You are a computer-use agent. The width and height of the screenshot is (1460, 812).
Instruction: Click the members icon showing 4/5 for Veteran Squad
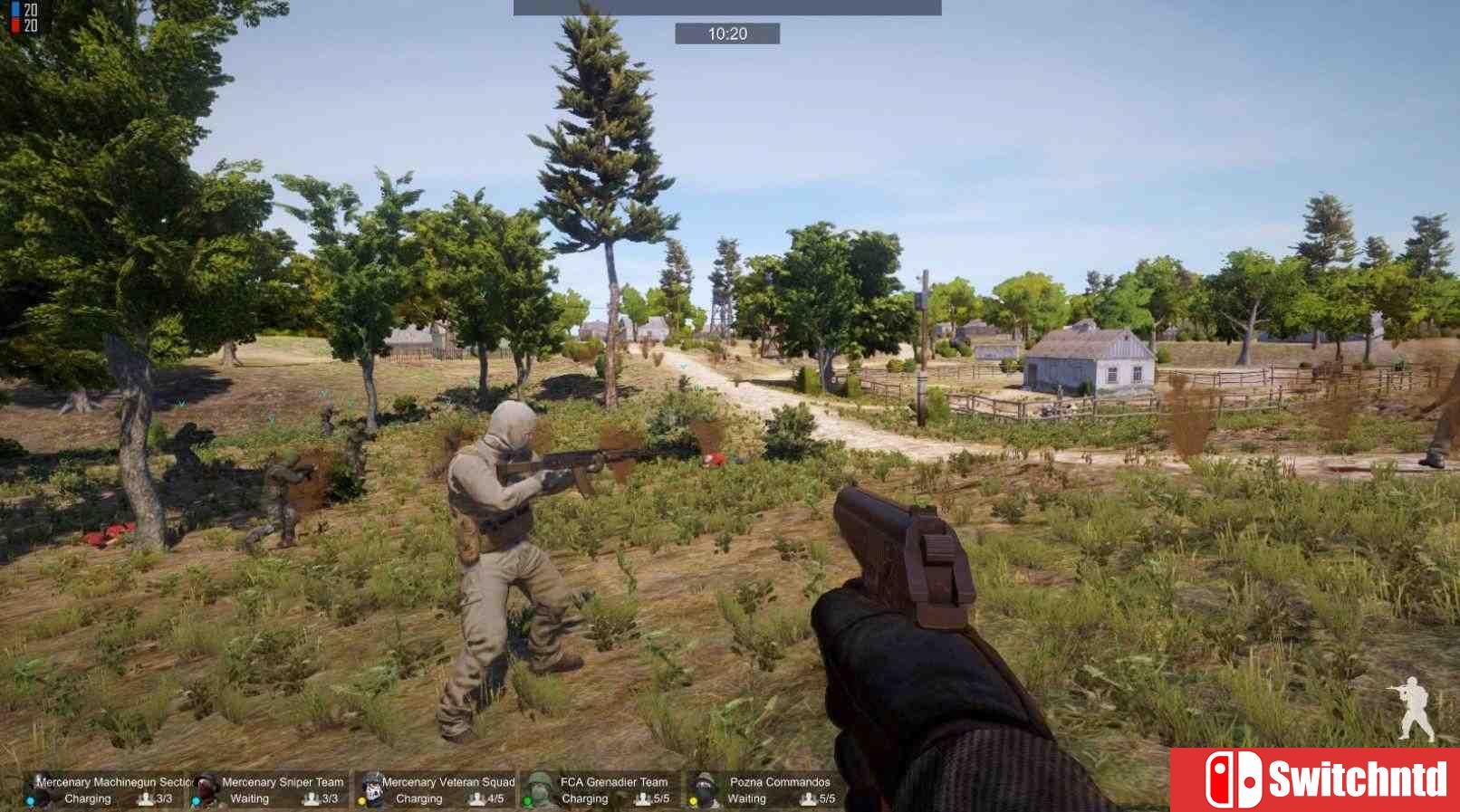pos(476,800)
